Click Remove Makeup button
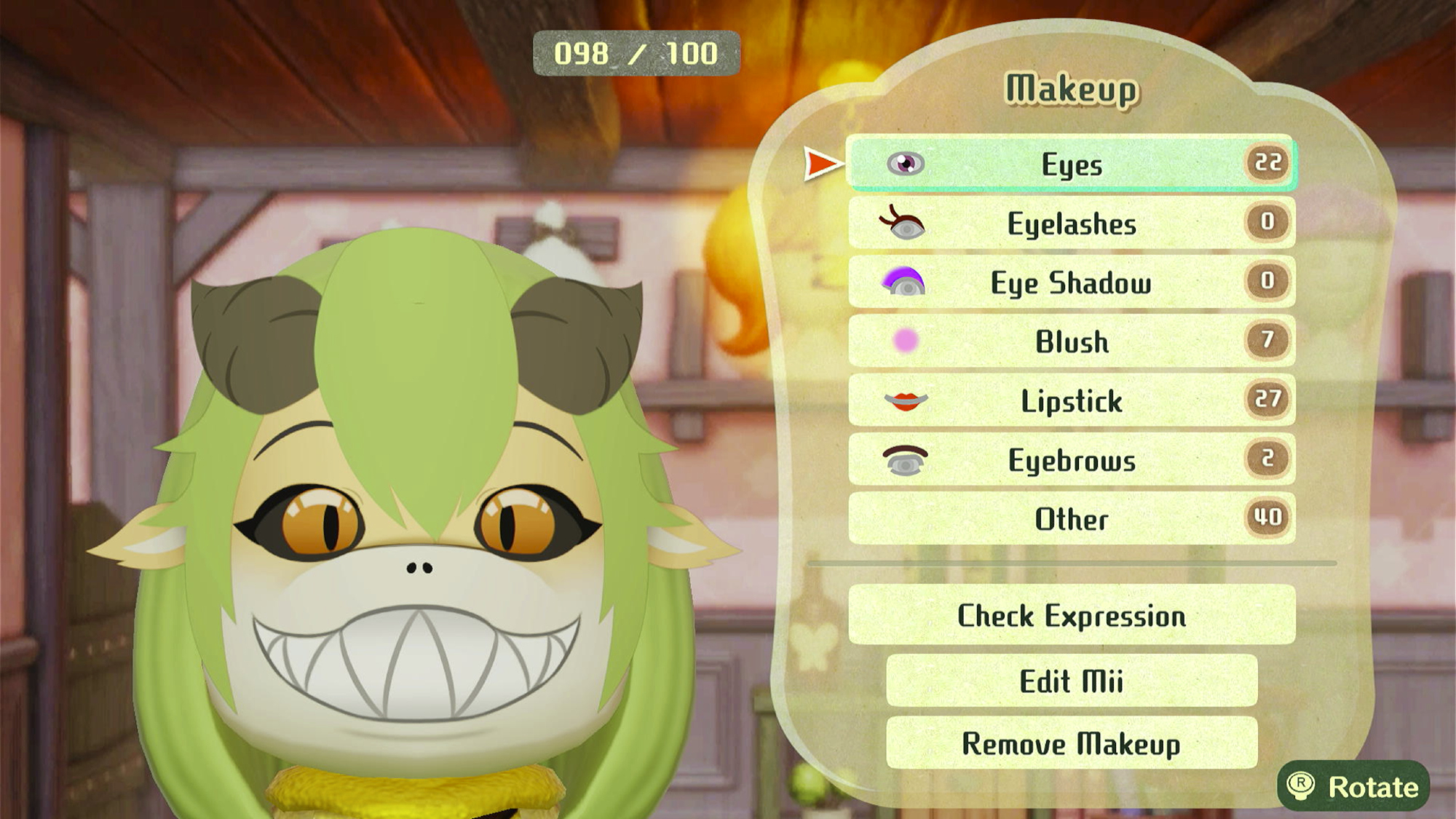 pyautogui.click(x=1071, y=743)
